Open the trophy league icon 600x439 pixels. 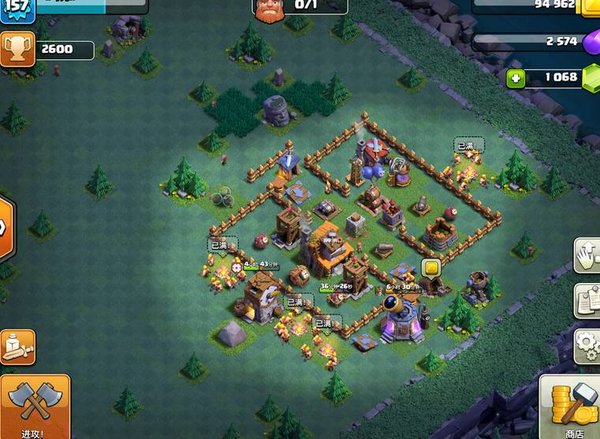coord(17,48)
